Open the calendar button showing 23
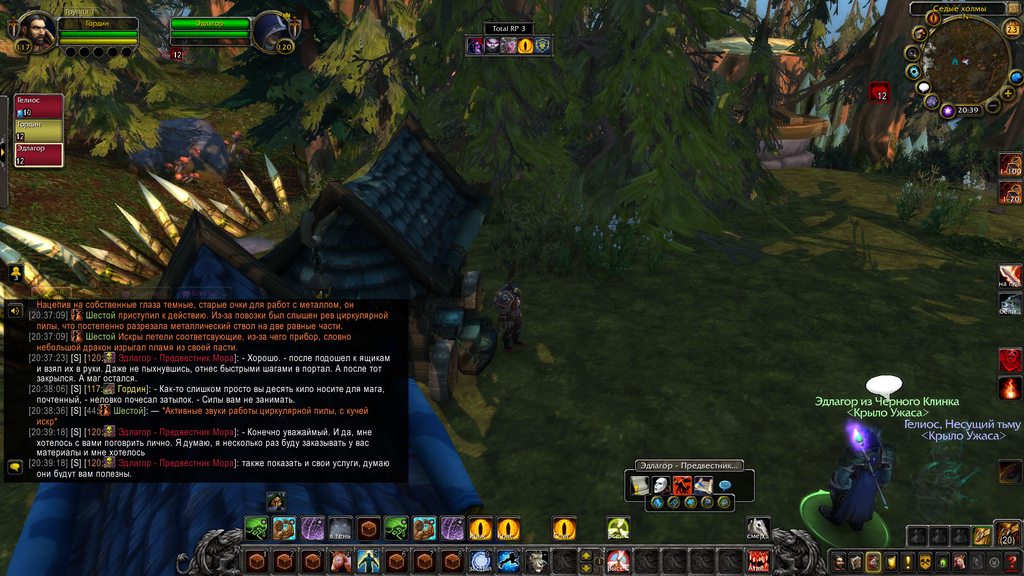 point(1012,28)
